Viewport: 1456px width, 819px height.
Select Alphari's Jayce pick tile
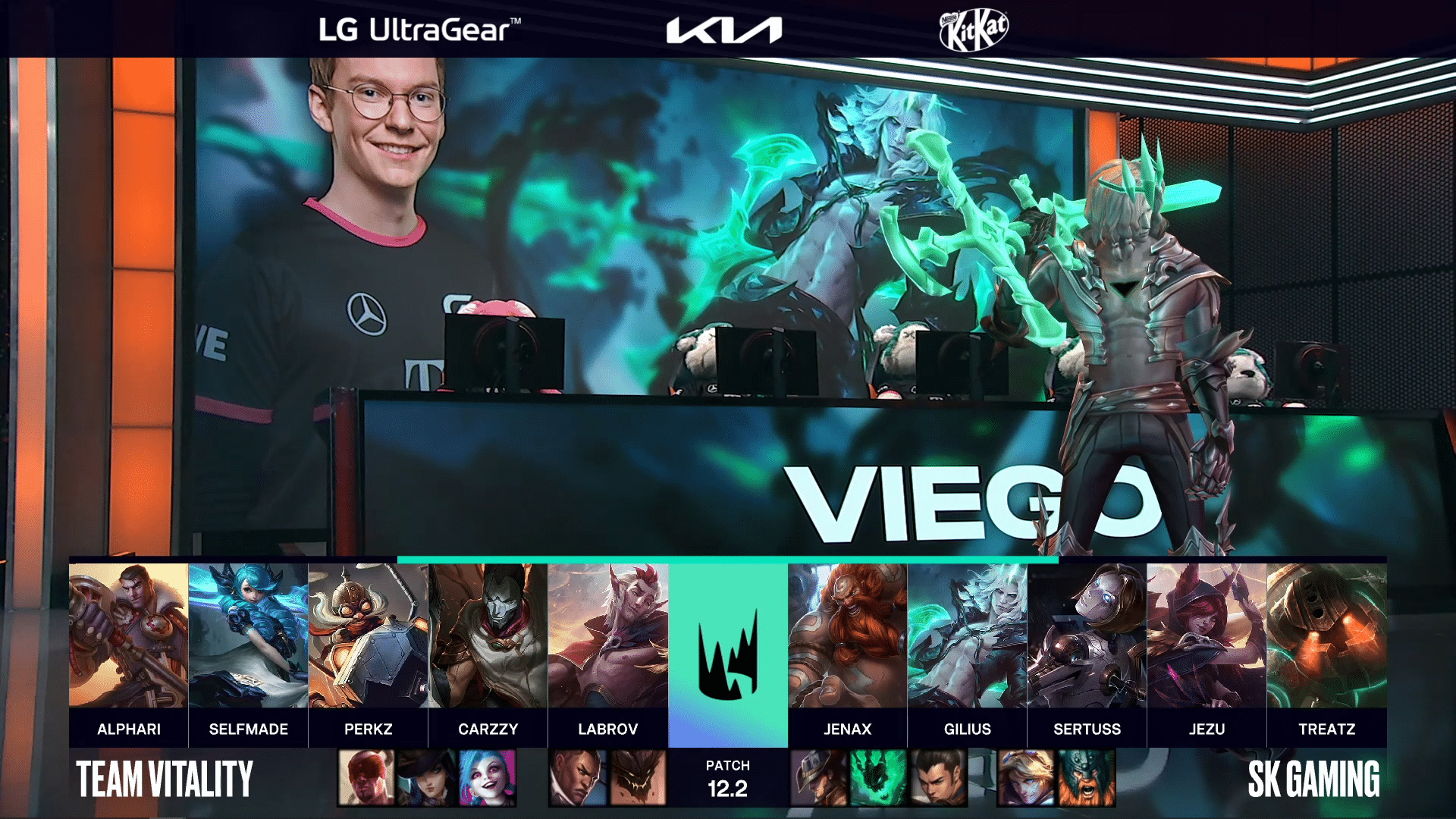[128, 635]
